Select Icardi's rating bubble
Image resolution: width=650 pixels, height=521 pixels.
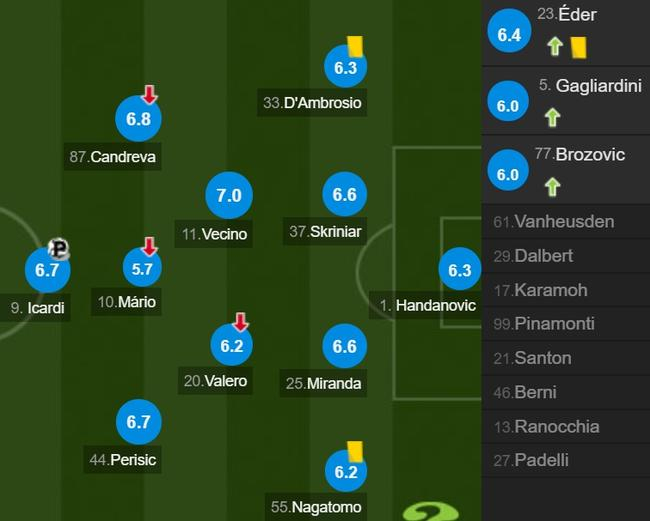coord(47,270)
